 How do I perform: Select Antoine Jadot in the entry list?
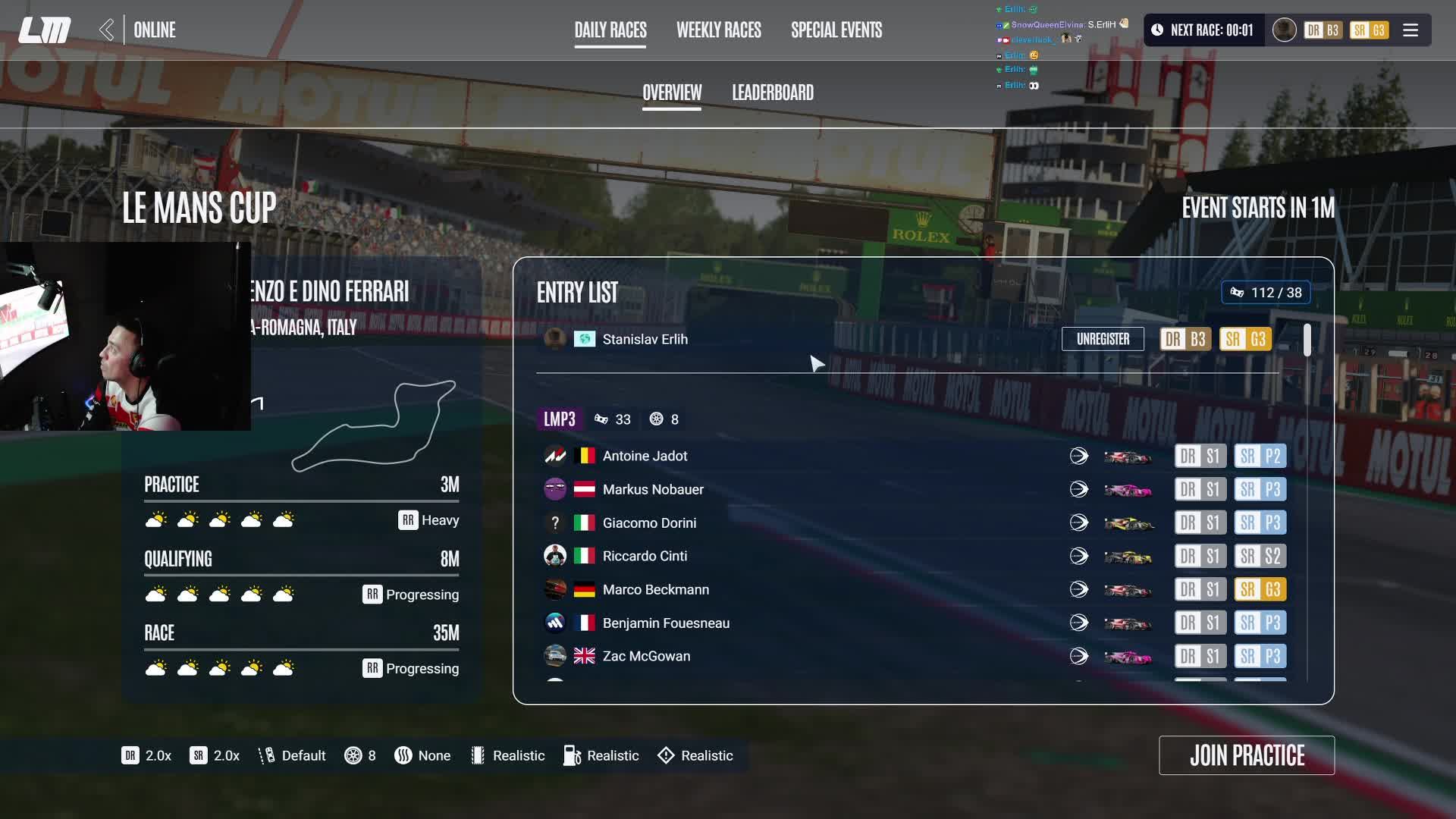(x=645, y=456)
